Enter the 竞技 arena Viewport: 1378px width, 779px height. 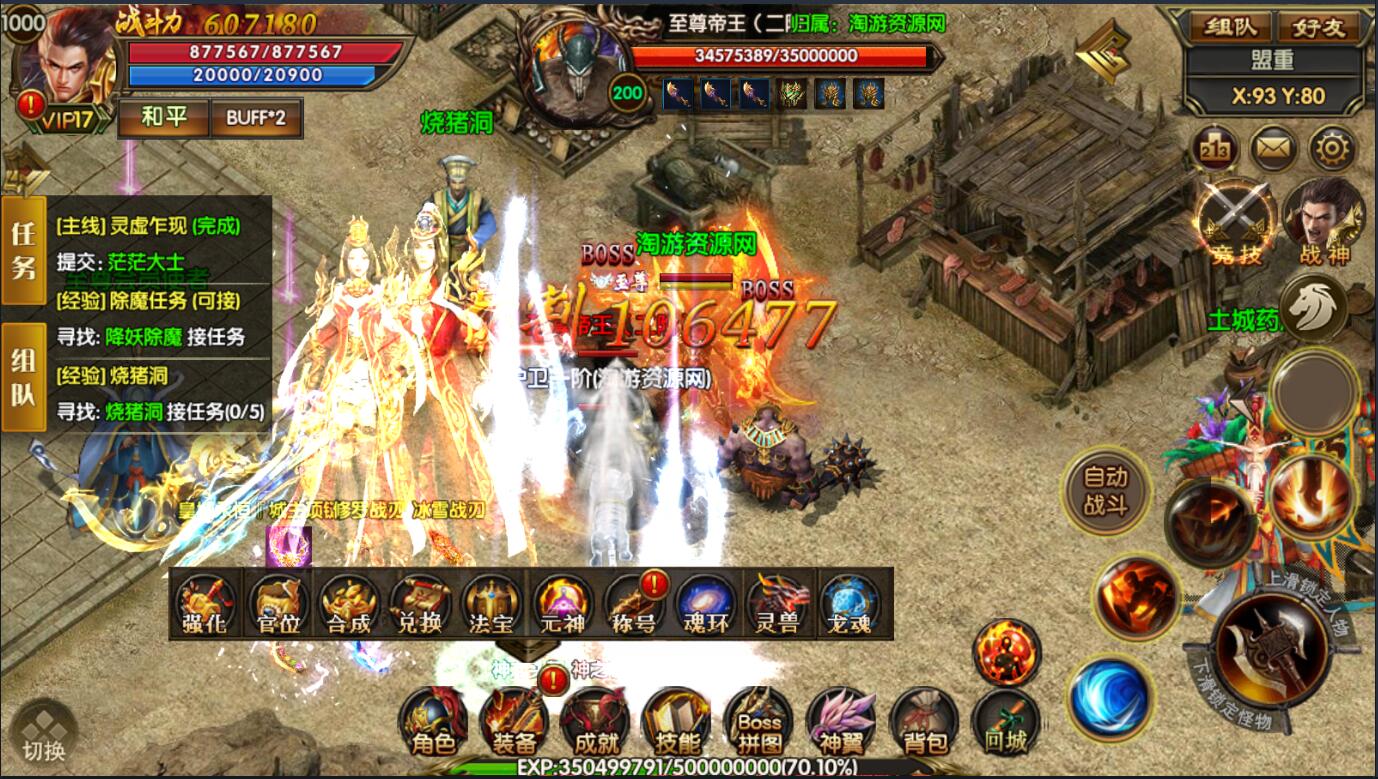coord(1235,222)
